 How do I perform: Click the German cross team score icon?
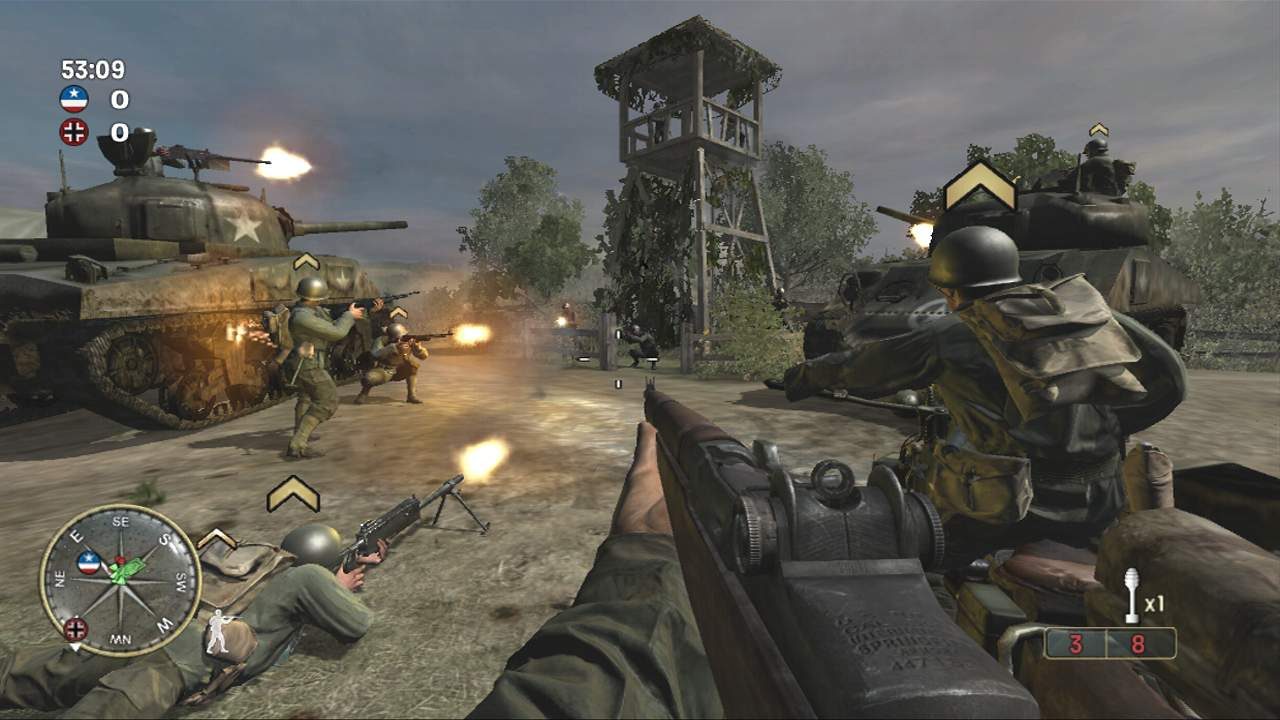tap(74, 132)
